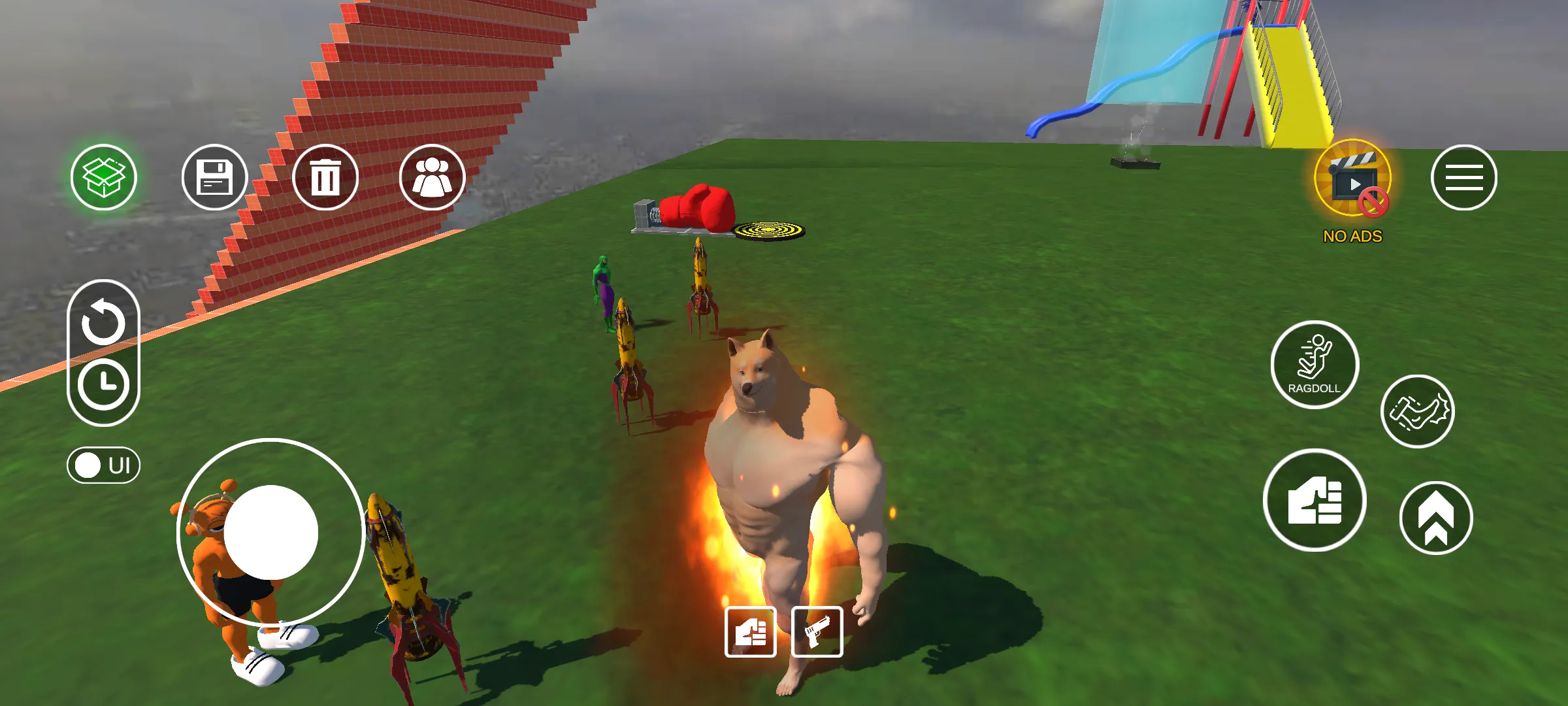The width and height of the screenshot is (1568, 706).
Task: Toggle the UI visibility switch
Action: [x=103, y=465]
